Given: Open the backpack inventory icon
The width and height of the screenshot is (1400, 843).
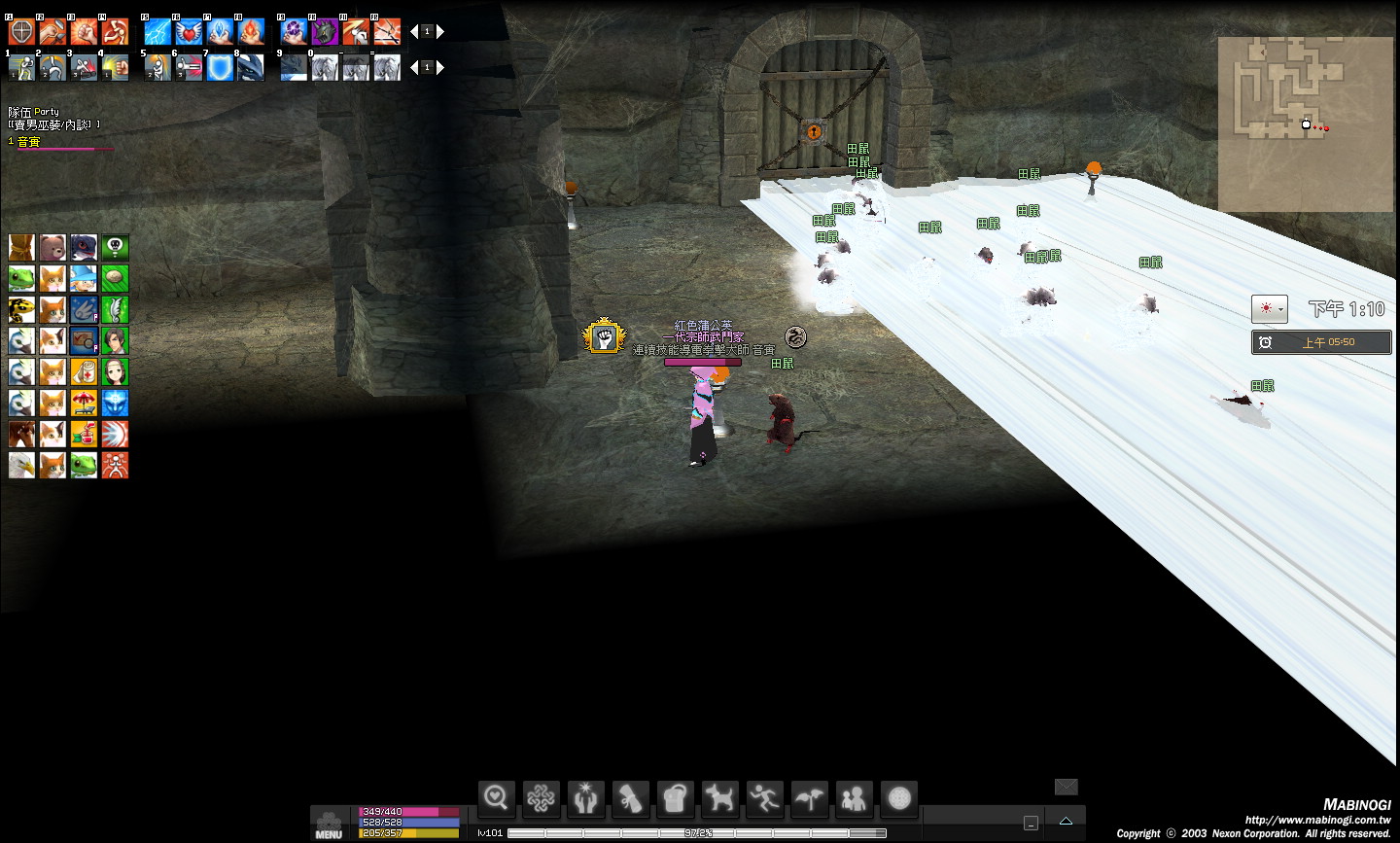Looking at the screenshot, I should [x=675, y=798].
